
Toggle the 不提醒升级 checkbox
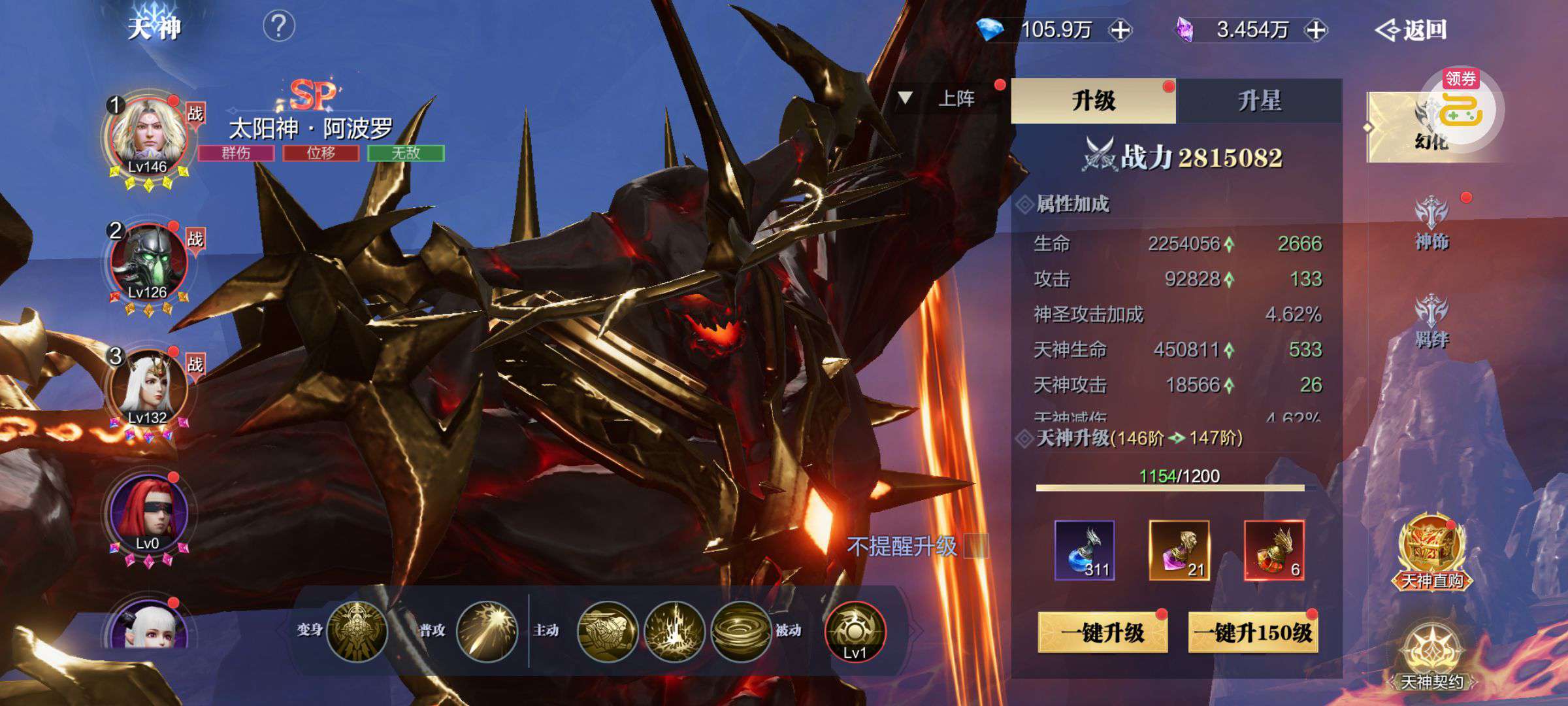[976, 546]
